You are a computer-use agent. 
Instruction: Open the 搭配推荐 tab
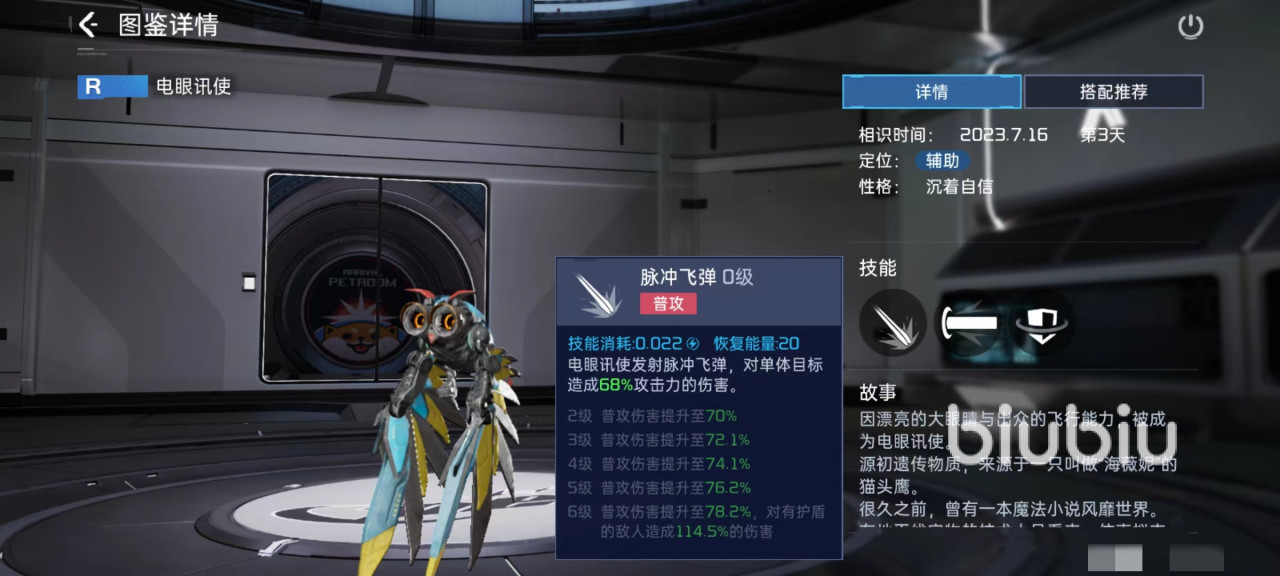tap(1113, 92)
